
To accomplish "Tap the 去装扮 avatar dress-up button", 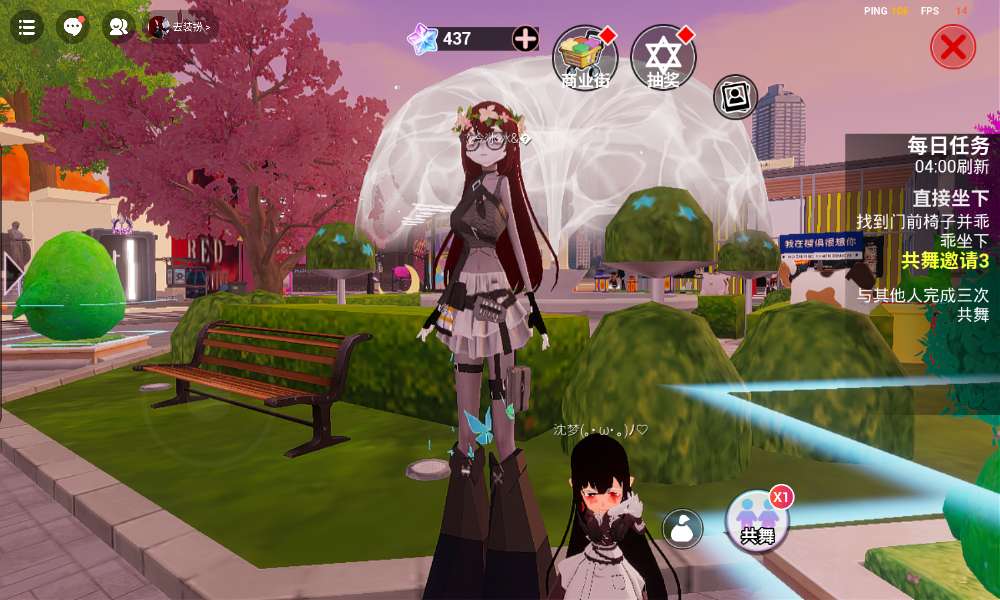I will 182,27.
